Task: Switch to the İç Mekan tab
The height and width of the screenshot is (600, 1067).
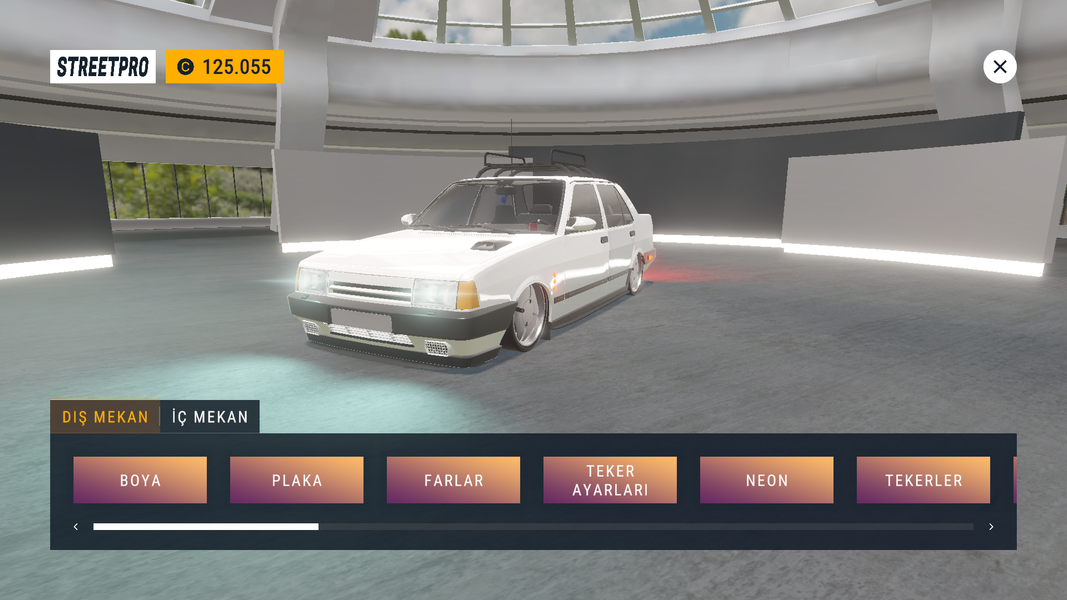Action: click(x=210, y=417)
